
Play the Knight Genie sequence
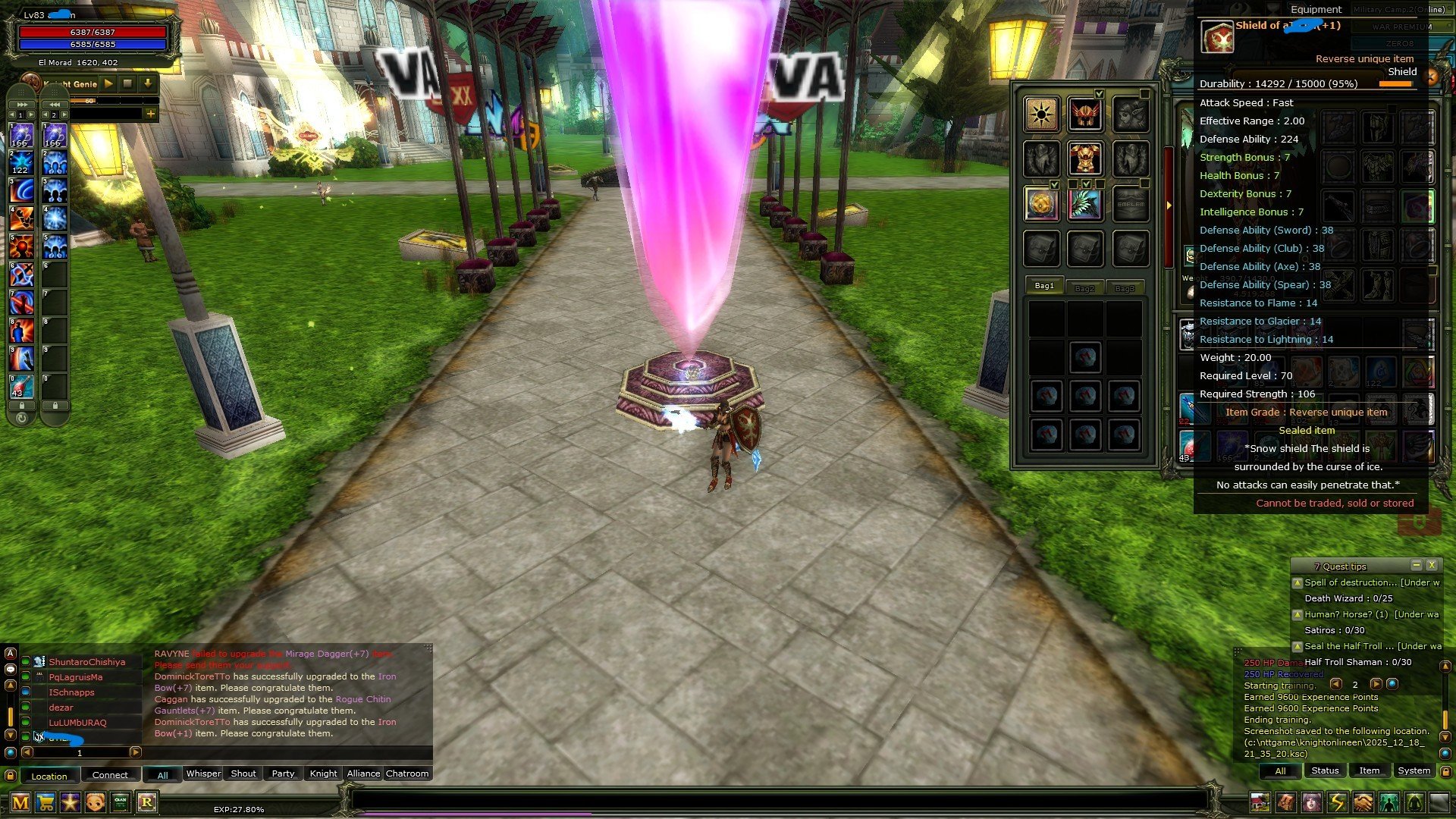pyautogui.click(x=108, y=84)
